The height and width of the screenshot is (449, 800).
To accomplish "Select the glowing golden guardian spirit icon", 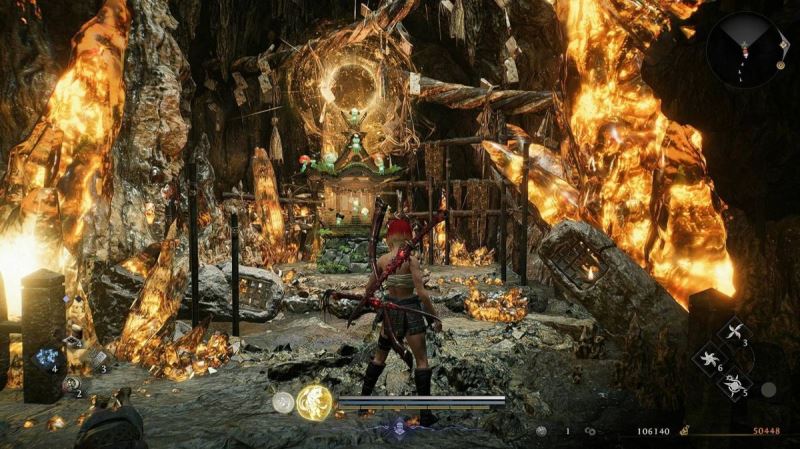I will coord(314,402).
